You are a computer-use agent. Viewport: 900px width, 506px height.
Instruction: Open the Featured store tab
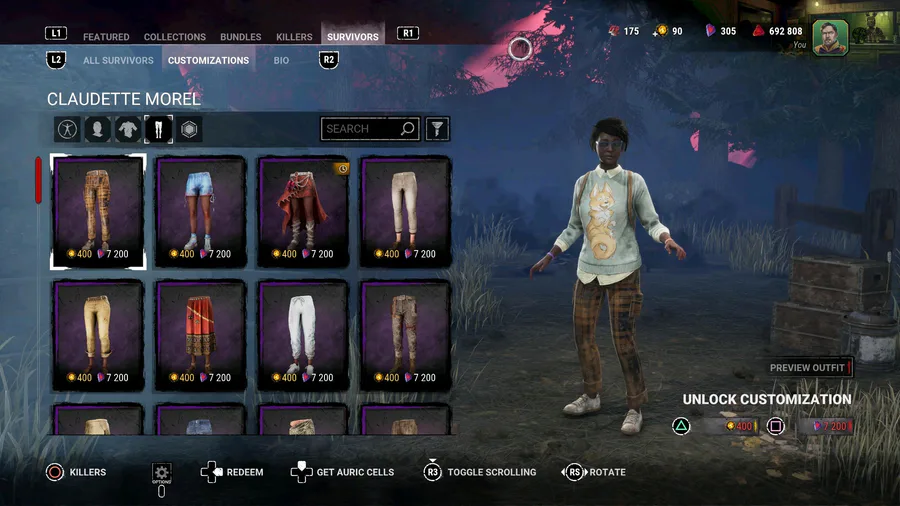(106, 37)
